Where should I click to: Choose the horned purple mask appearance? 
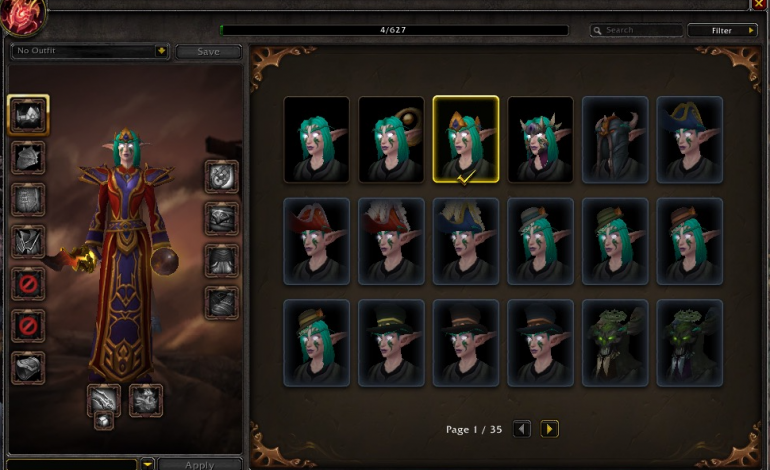(541, 139)
